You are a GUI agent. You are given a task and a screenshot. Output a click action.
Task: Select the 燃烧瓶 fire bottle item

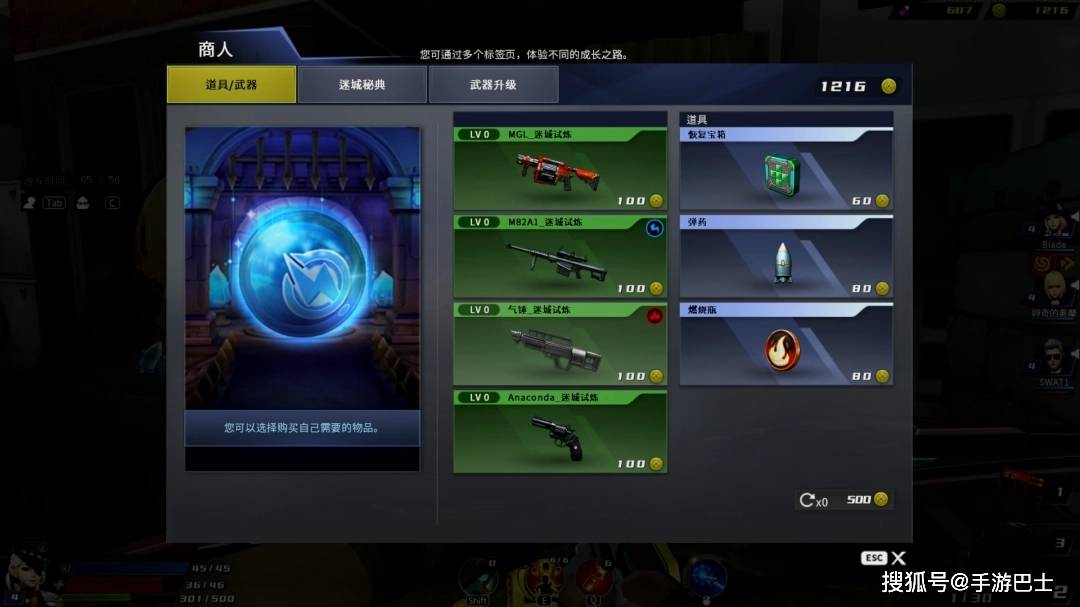tap(786, 345)
